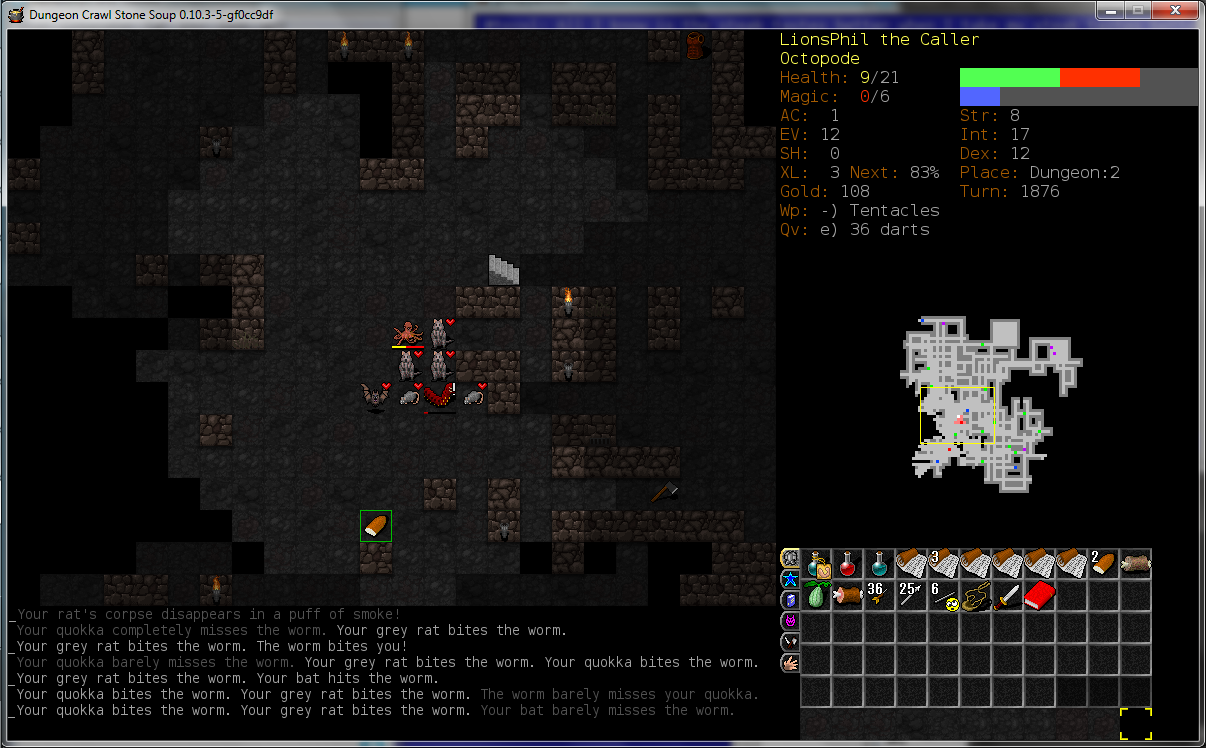Choose the stack of 36 darts
Screen dimensions: 1206x748
(x=880, y=596)
